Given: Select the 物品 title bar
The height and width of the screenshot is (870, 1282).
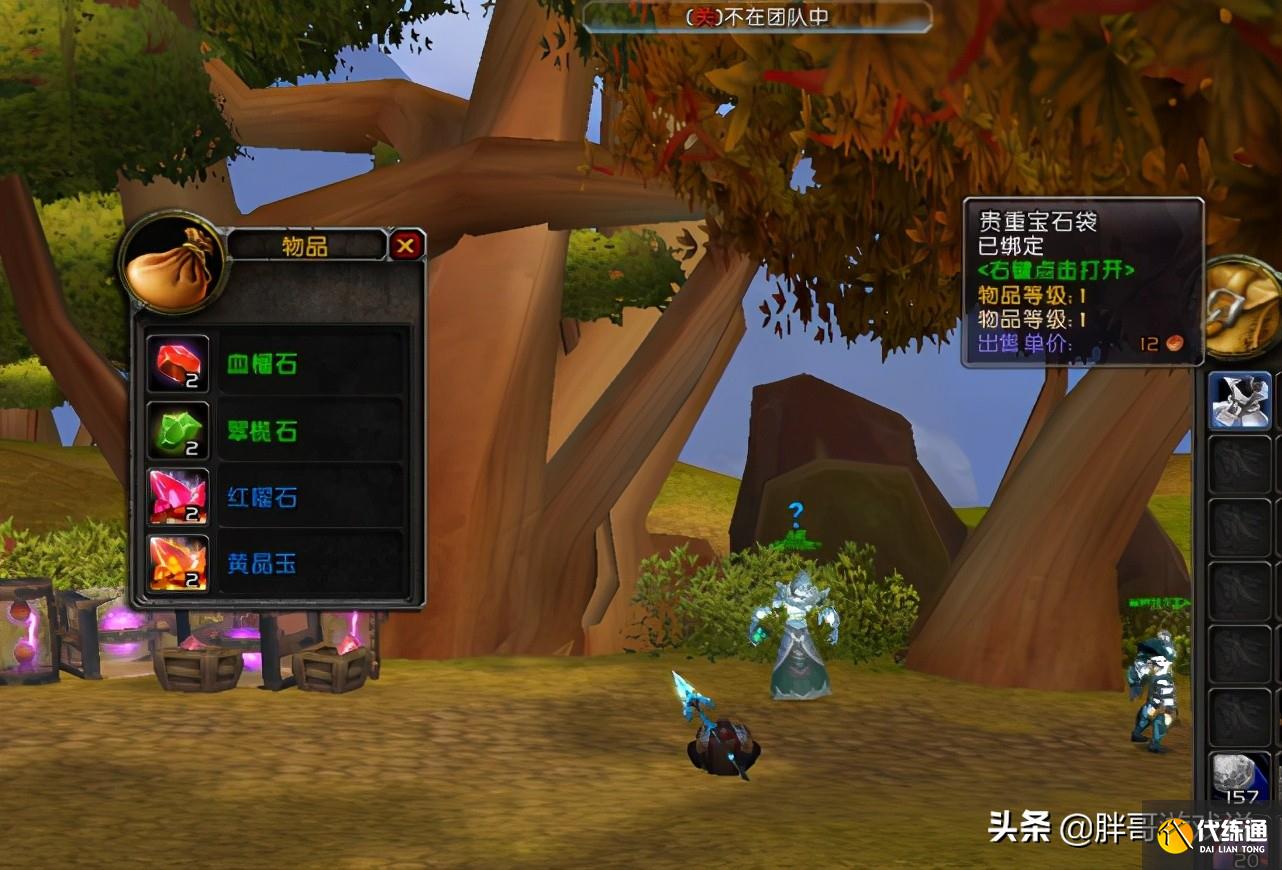Looking at the screenshot, I should coord(305,245).
